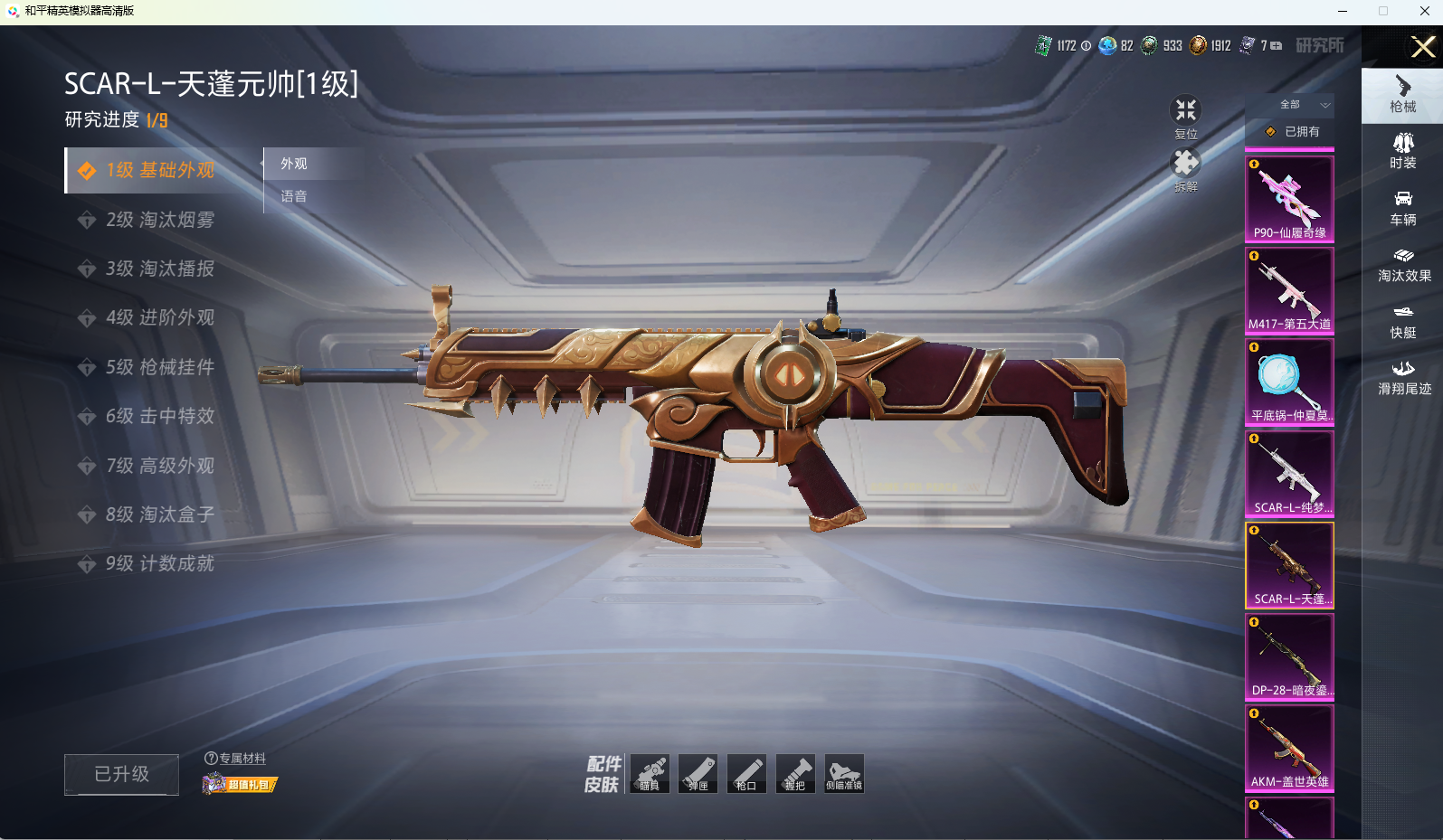Select the DP-28 skin thumbnail
The width and height of the screenshot is (1443, 840).
(1289, 656)
